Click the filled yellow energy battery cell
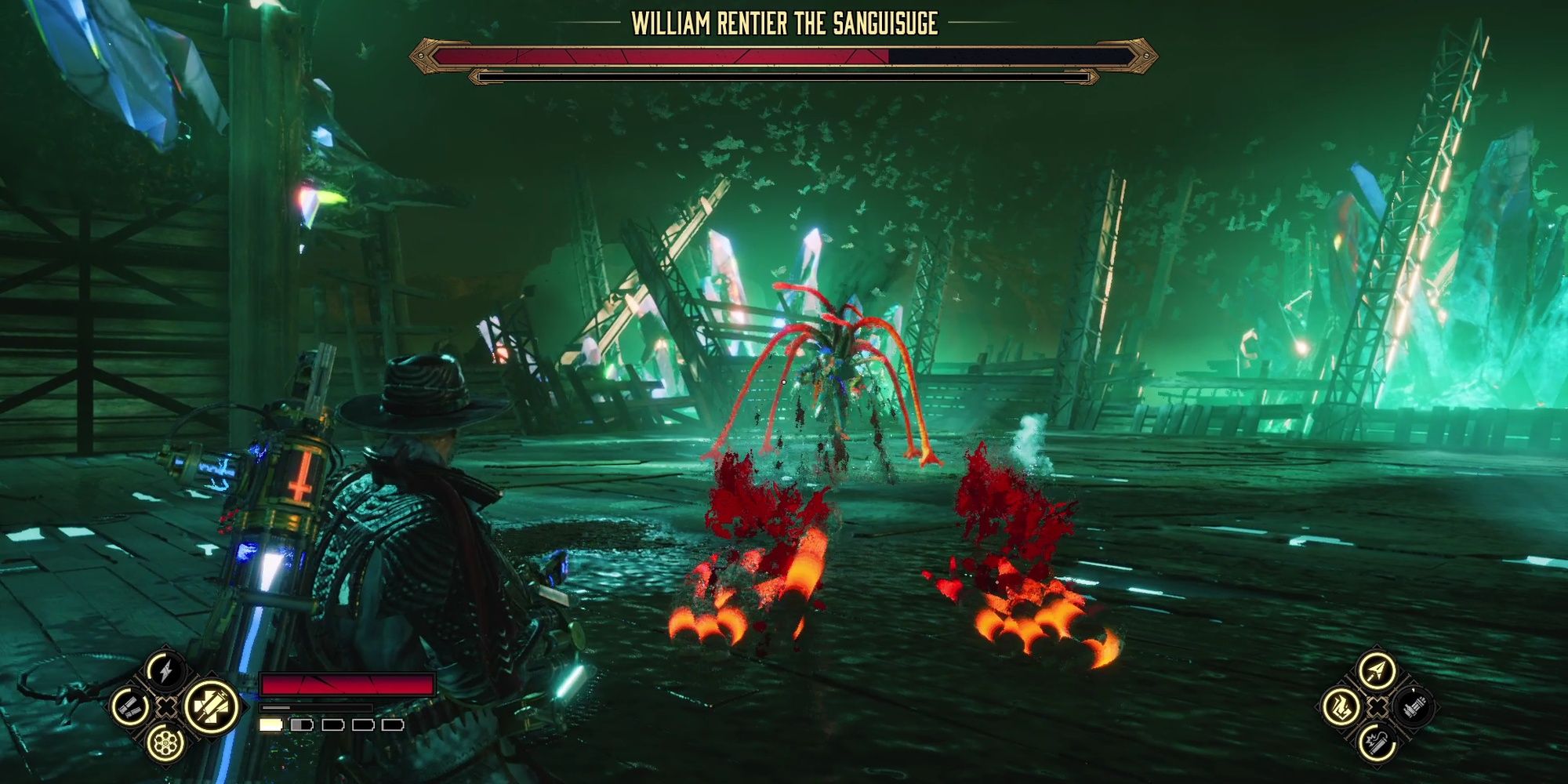Screen dimensions: 1568x784 pos(270,725)
